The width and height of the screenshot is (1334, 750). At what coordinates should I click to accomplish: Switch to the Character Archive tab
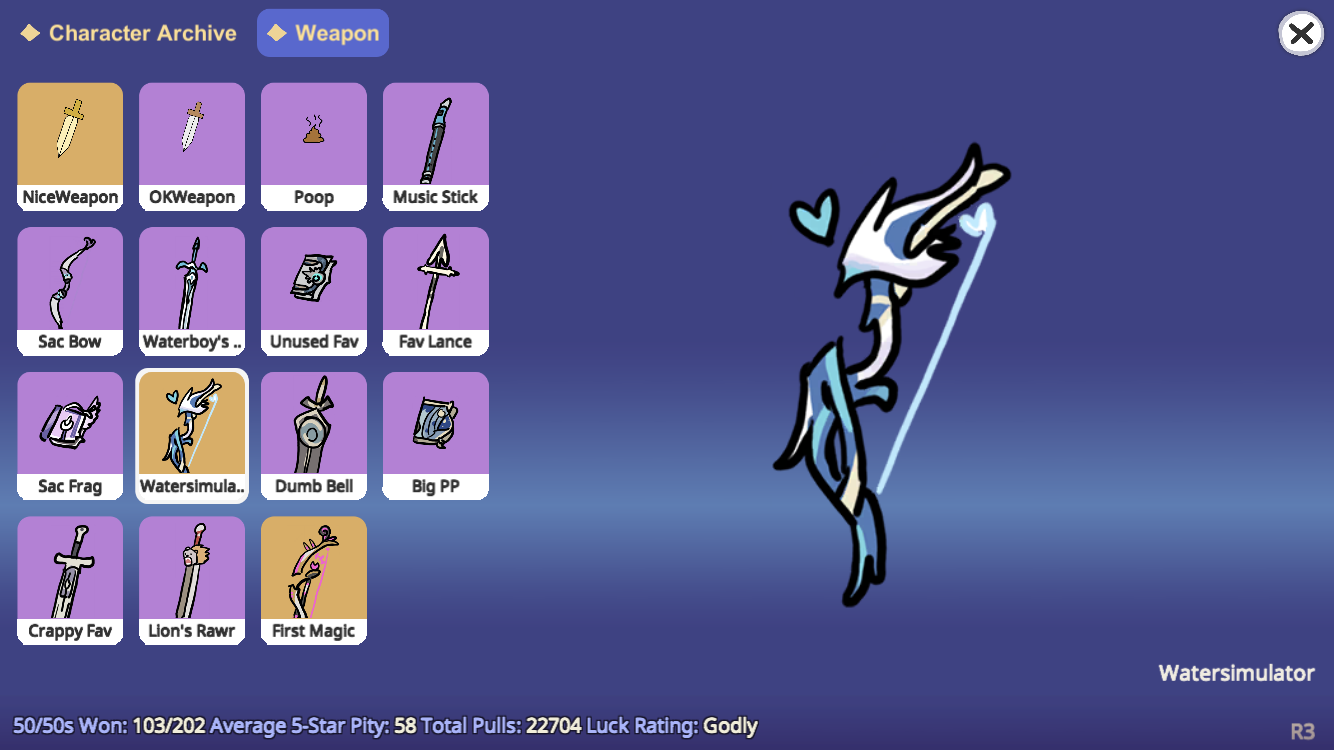[127, 32]
